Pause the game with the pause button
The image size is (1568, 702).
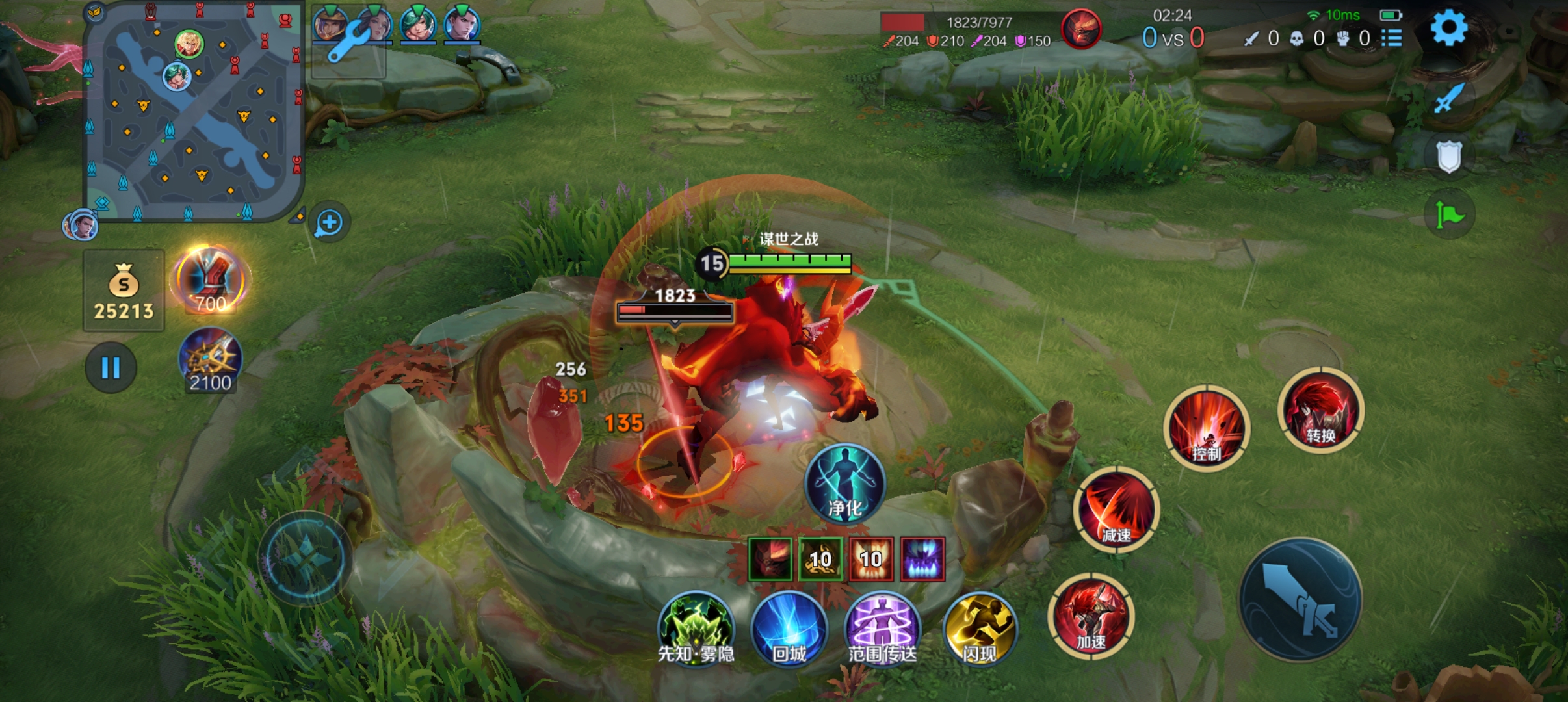click(111, 368)
